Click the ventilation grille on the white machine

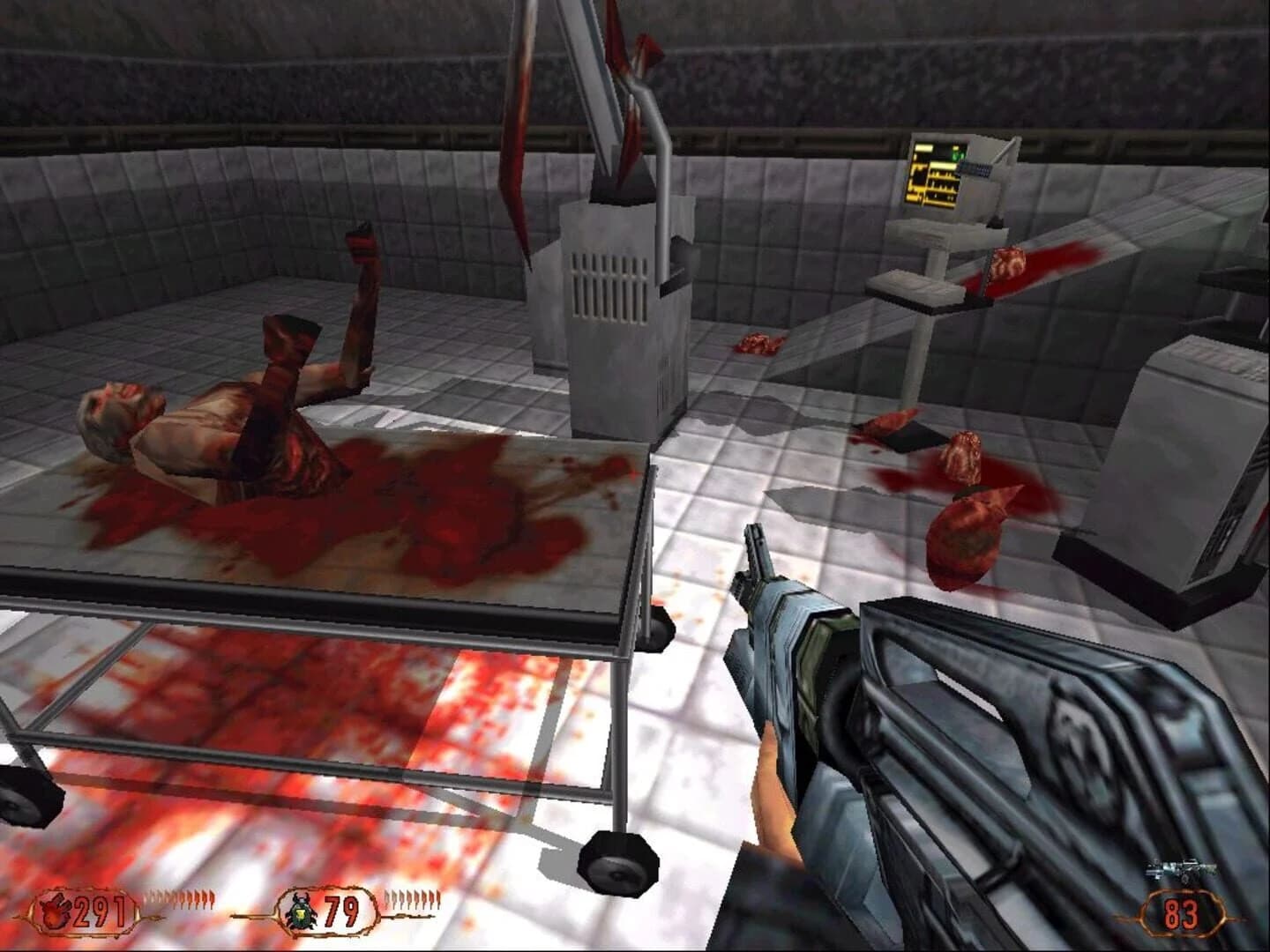tap(609, 286)
